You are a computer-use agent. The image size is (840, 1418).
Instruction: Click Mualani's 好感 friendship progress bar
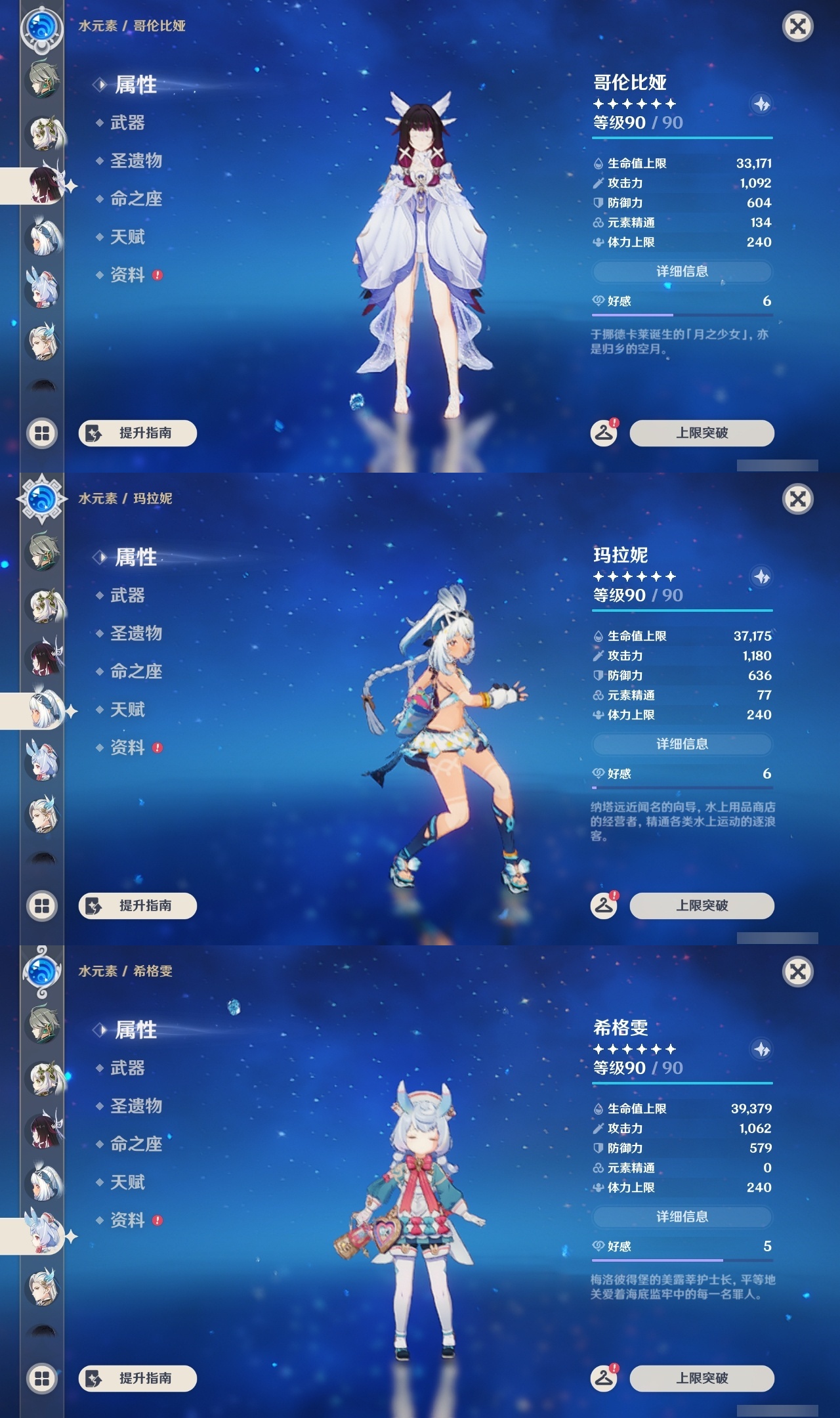[682, 788]
